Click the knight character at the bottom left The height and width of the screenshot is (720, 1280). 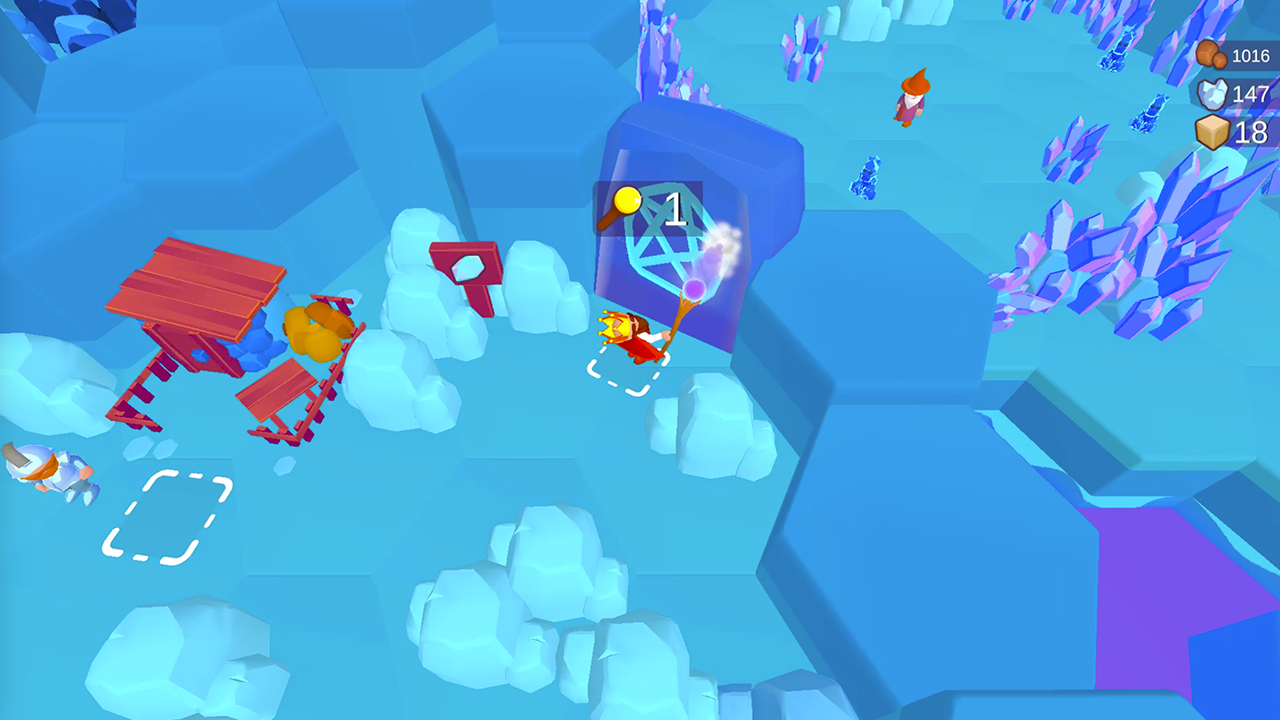pyautogui.click(x=45, y=470)
